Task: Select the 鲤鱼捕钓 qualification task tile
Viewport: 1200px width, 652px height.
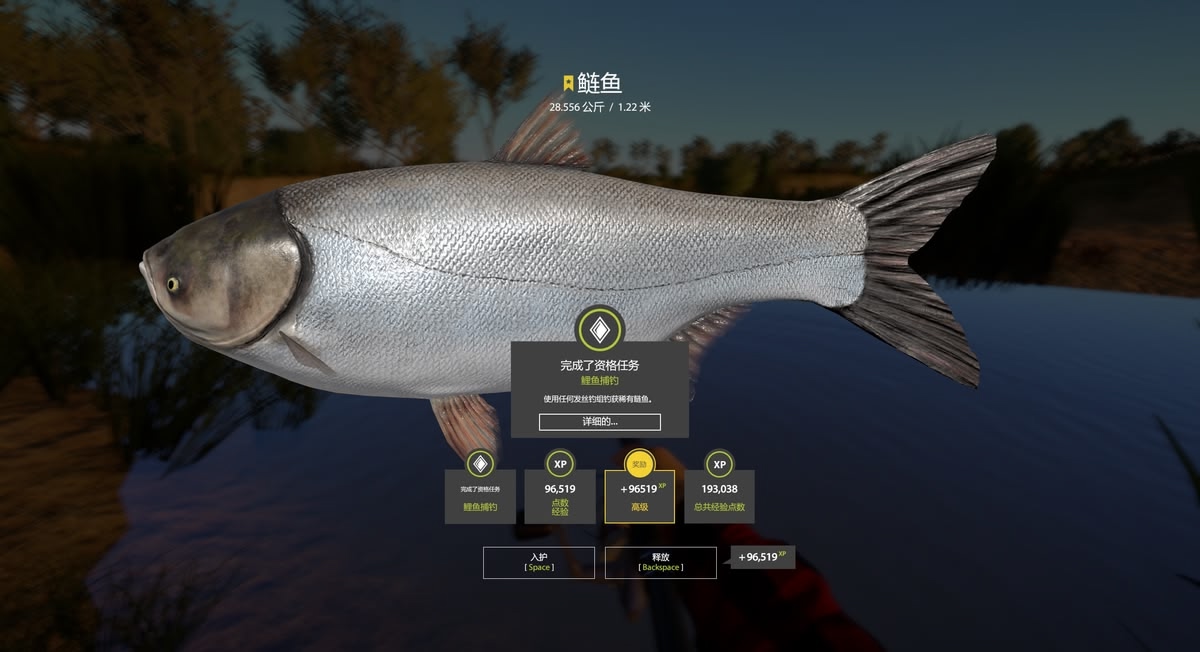Action: click(x=480, y=495)
